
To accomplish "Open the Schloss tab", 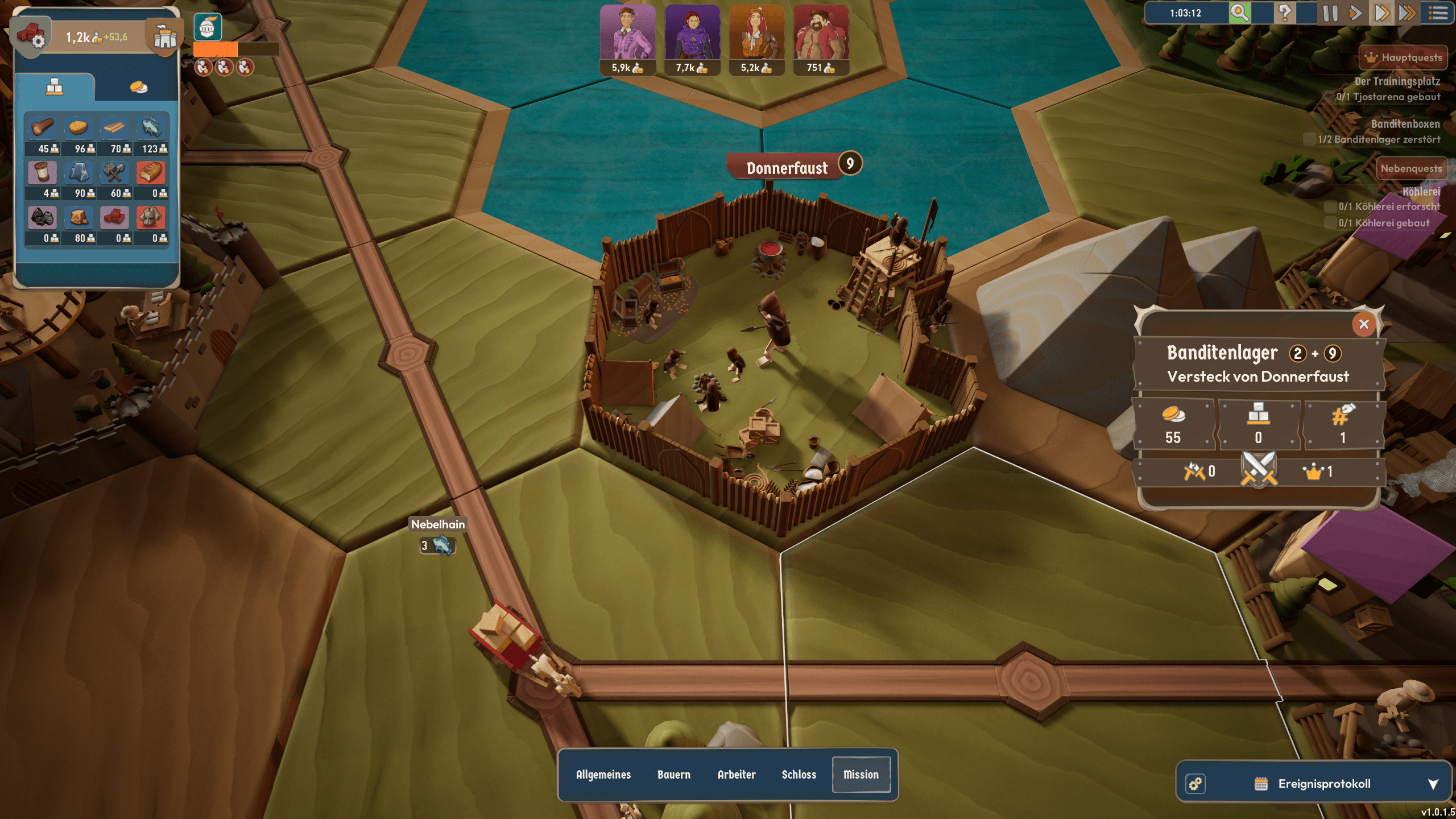I will [799, 775].
